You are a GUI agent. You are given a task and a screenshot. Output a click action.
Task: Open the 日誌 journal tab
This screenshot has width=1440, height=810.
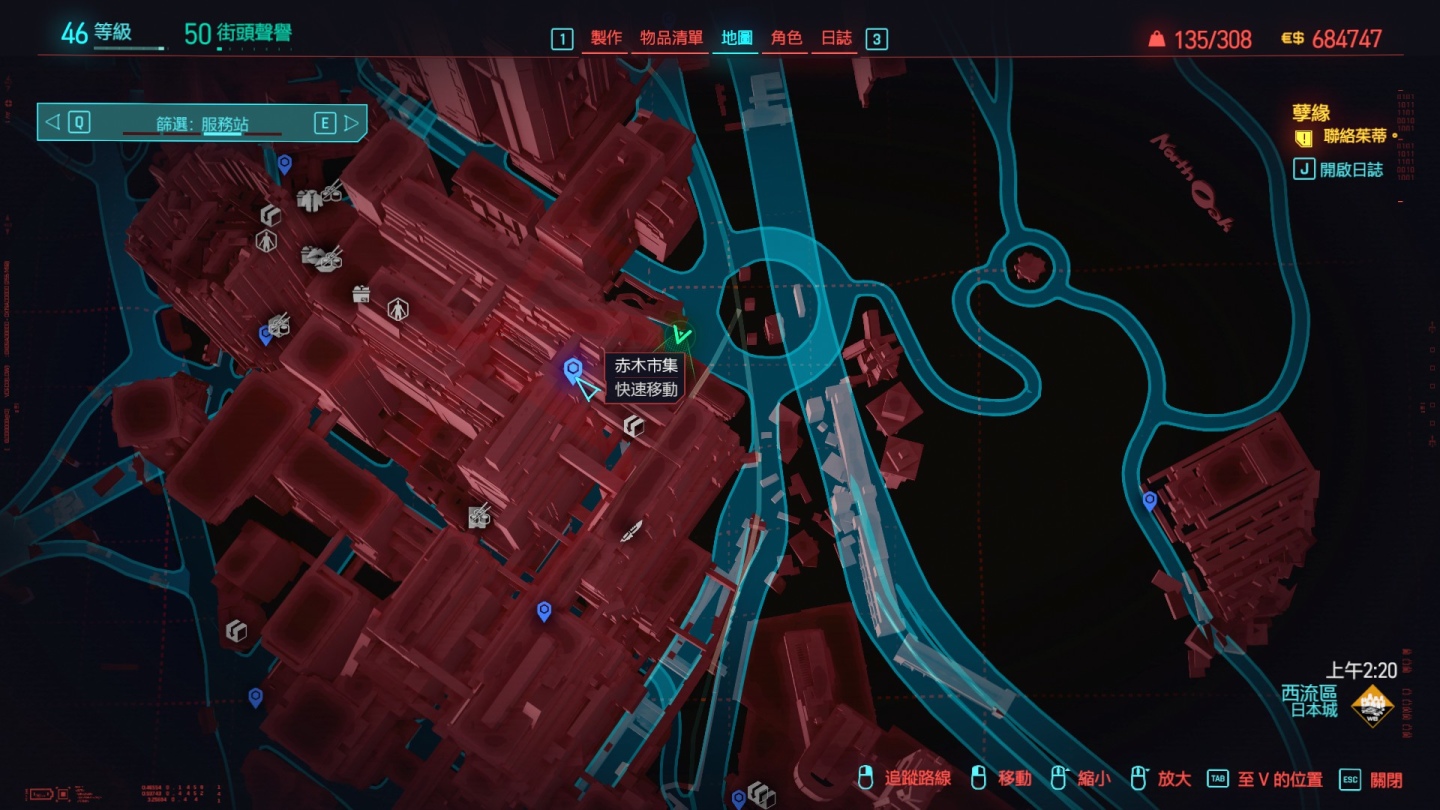[x=836, y=38]
